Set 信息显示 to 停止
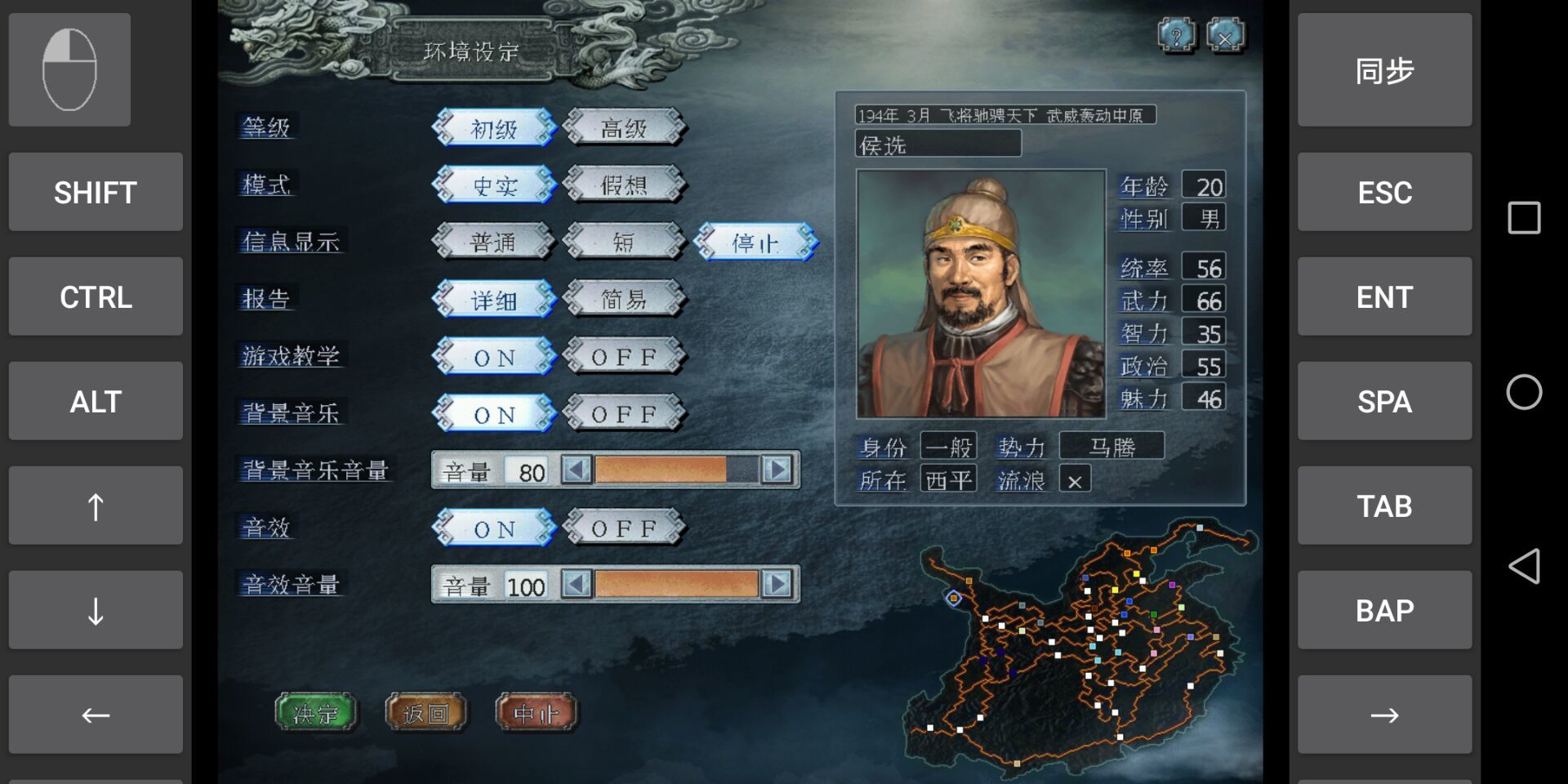The height and width of the screenshot is (784, 1568). point(758,243)
